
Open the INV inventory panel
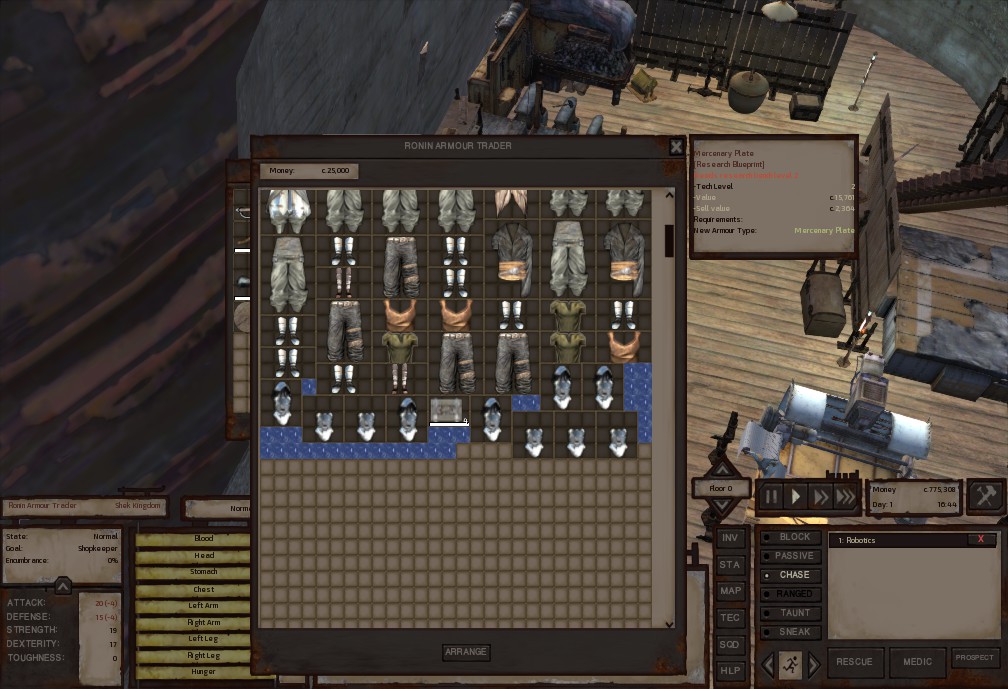click(x=730, y=538)
